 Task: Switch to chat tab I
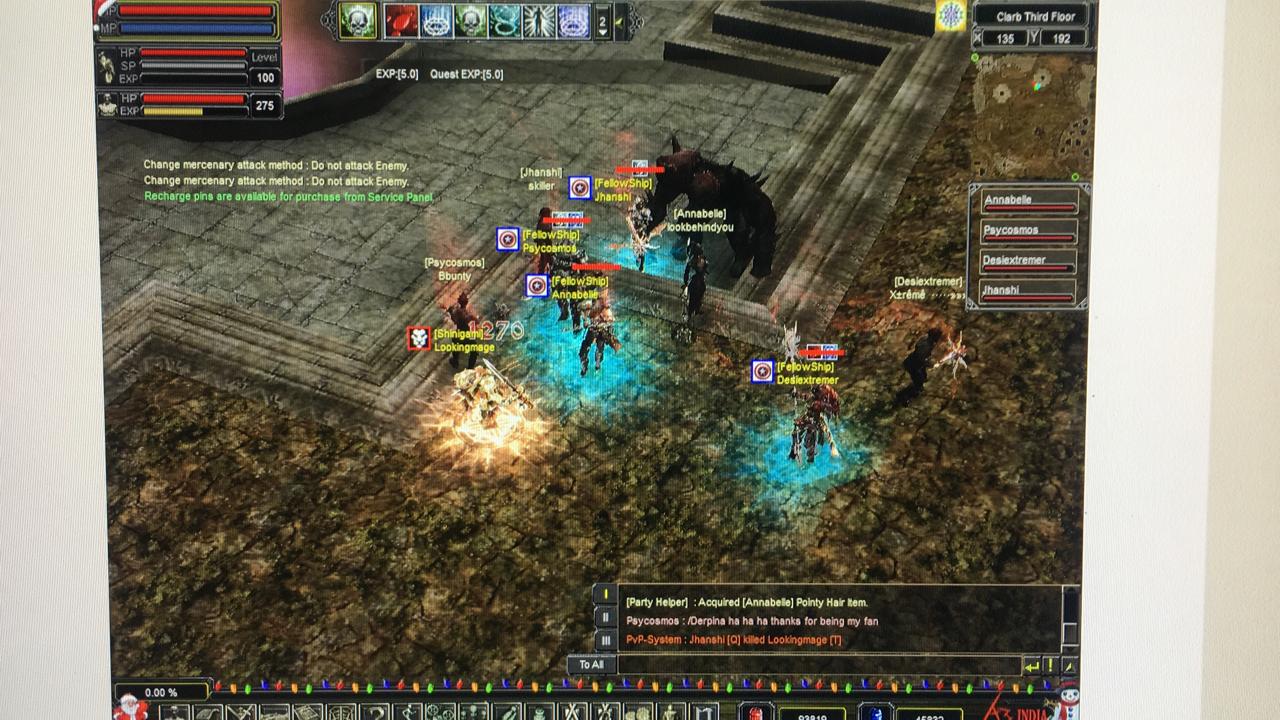pyautogui.click(x=604, y=594)
